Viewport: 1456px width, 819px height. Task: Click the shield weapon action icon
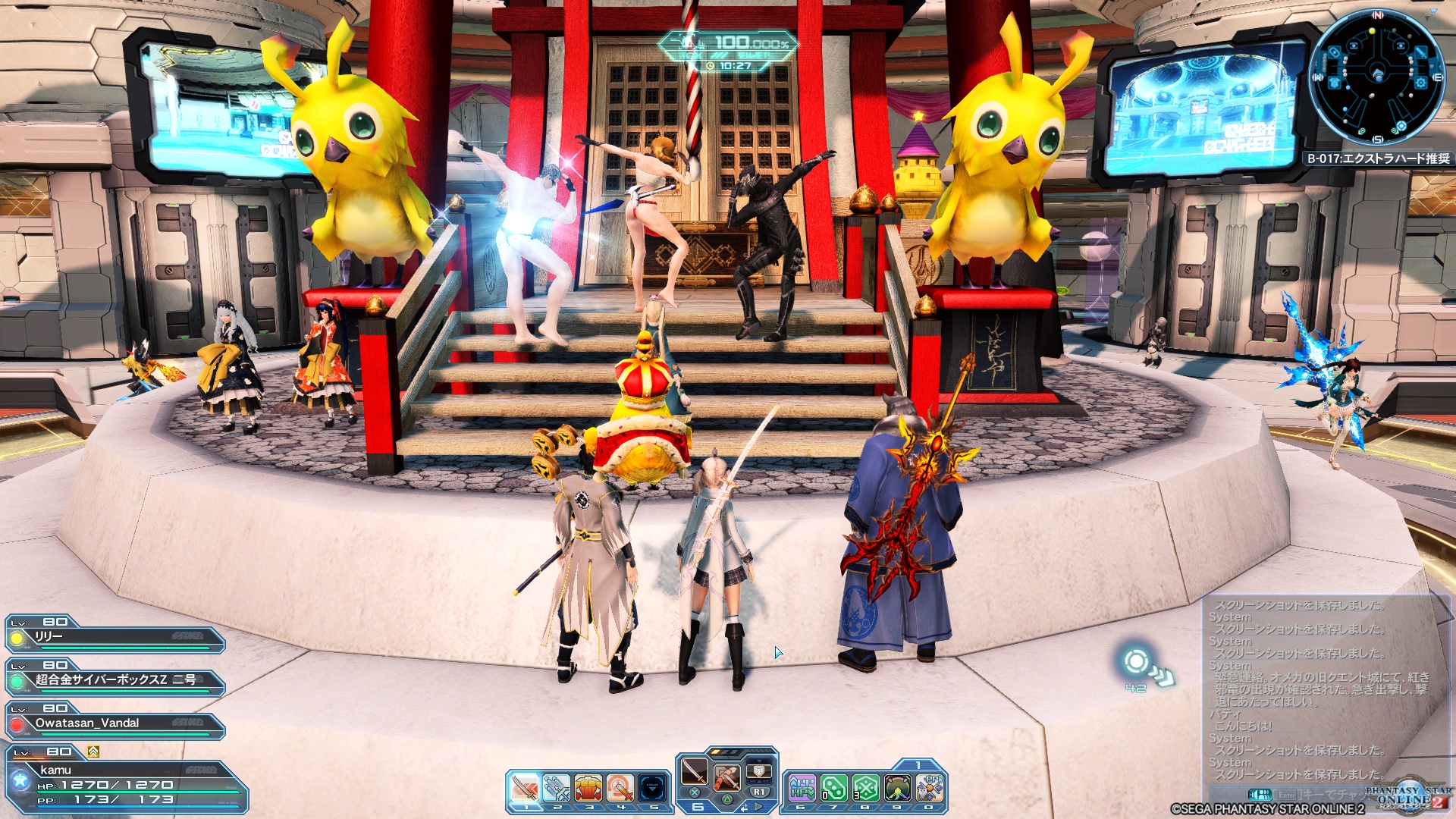point(758,772)
